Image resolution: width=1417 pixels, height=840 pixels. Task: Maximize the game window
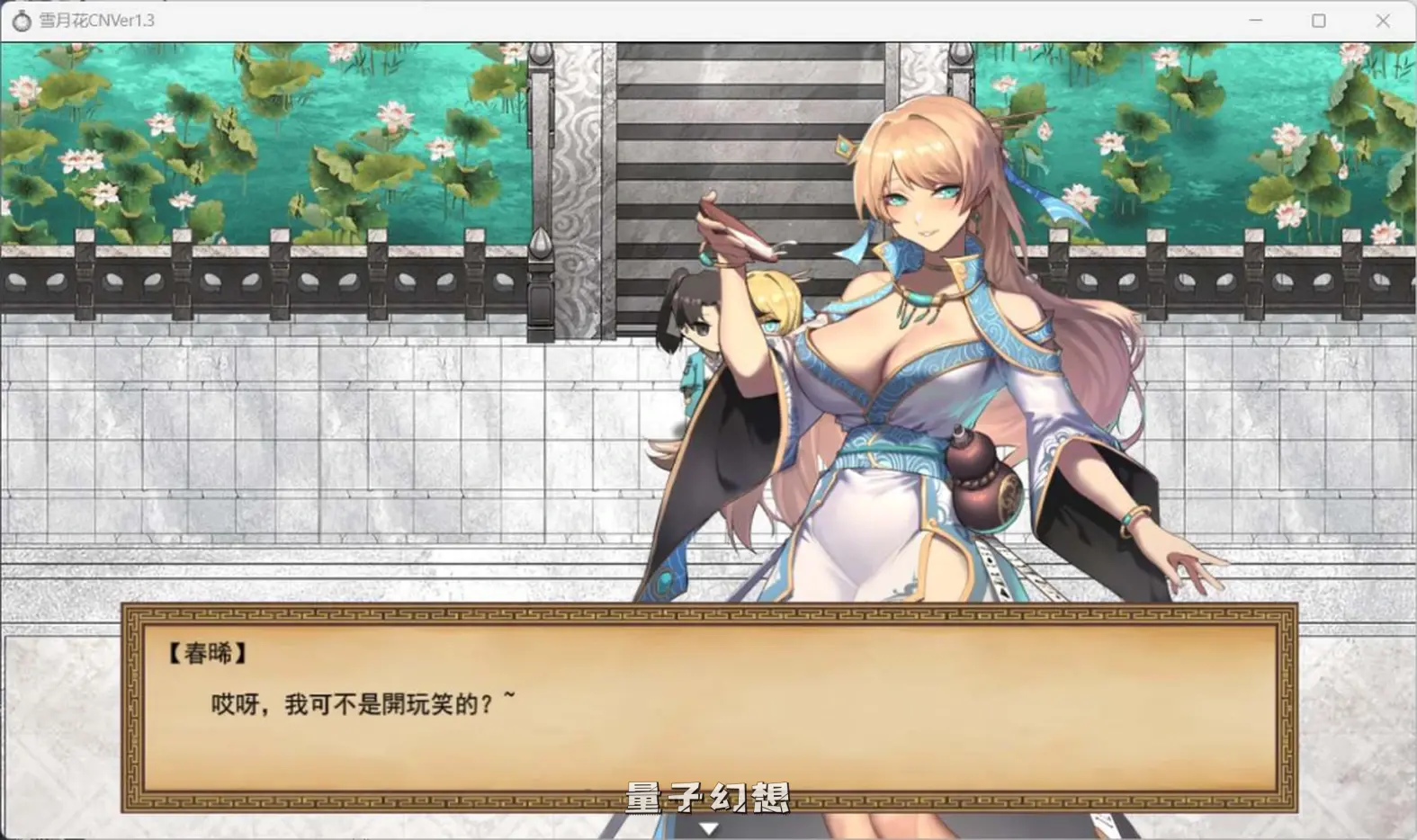(x=1320, y=20)
